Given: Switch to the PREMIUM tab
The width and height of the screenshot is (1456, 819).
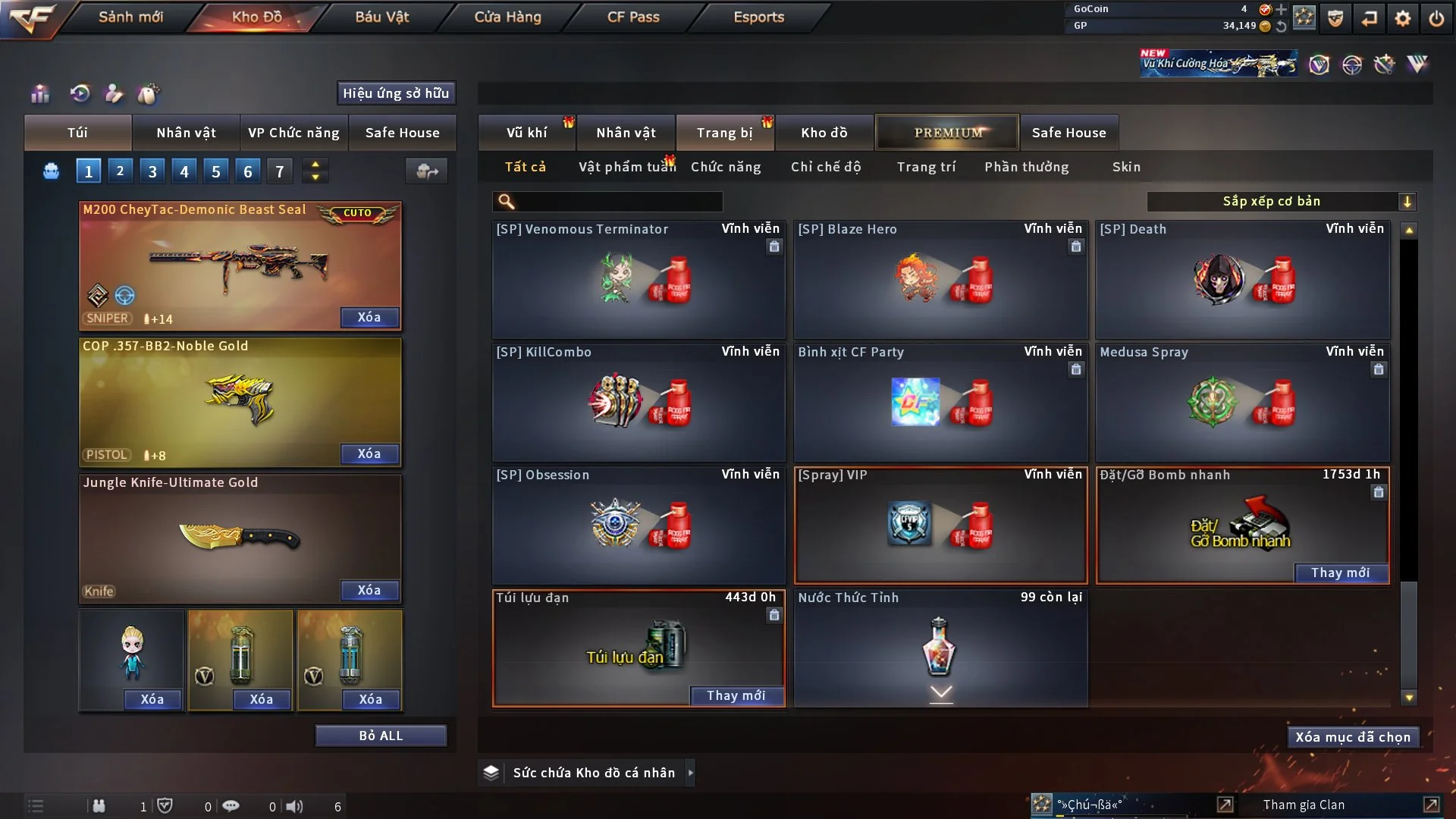Looking at the screenshot, I should (947, 133).
